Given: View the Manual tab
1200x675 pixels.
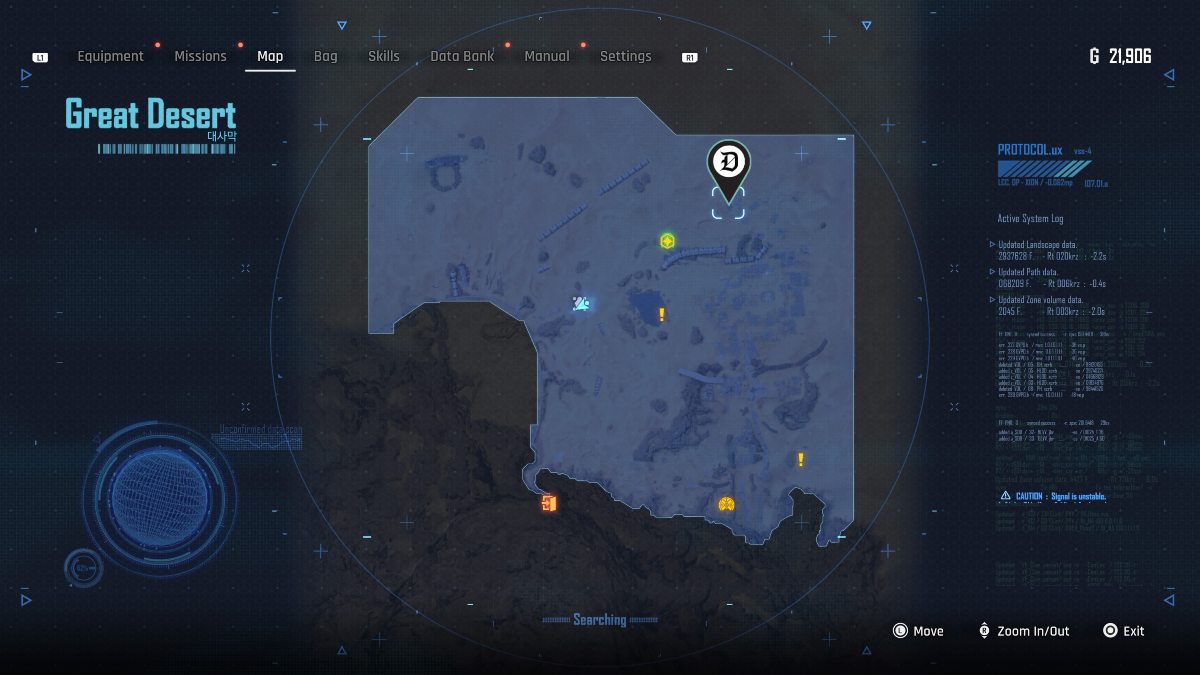Looking at the screenshot, I should (547, 56).
